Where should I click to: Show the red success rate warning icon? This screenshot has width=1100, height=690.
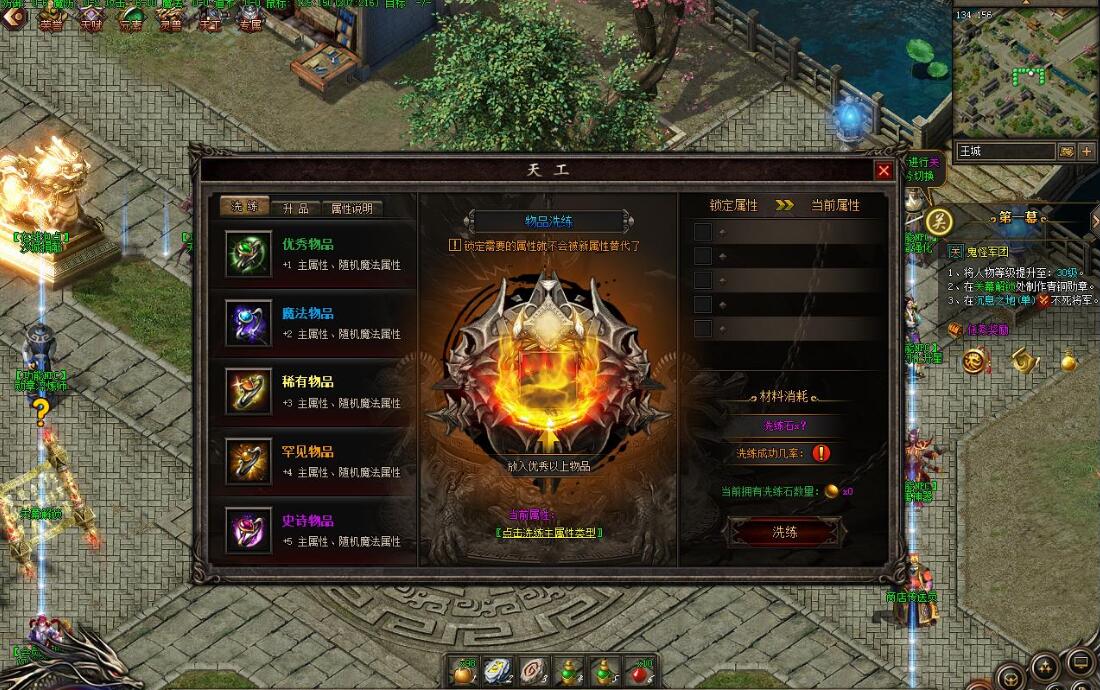821,453
